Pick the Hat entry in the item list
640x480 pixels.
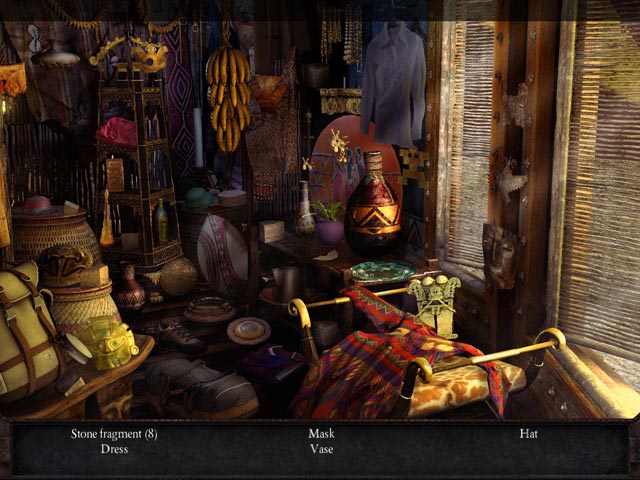pyautogui.click(x=528, y=434)
